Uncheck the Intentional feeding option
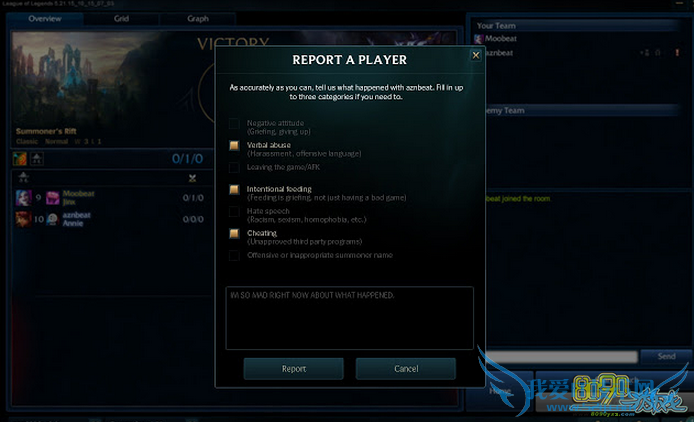Image resolution: width=694 pixels, height=422 pixels. [x=234, y=190]
